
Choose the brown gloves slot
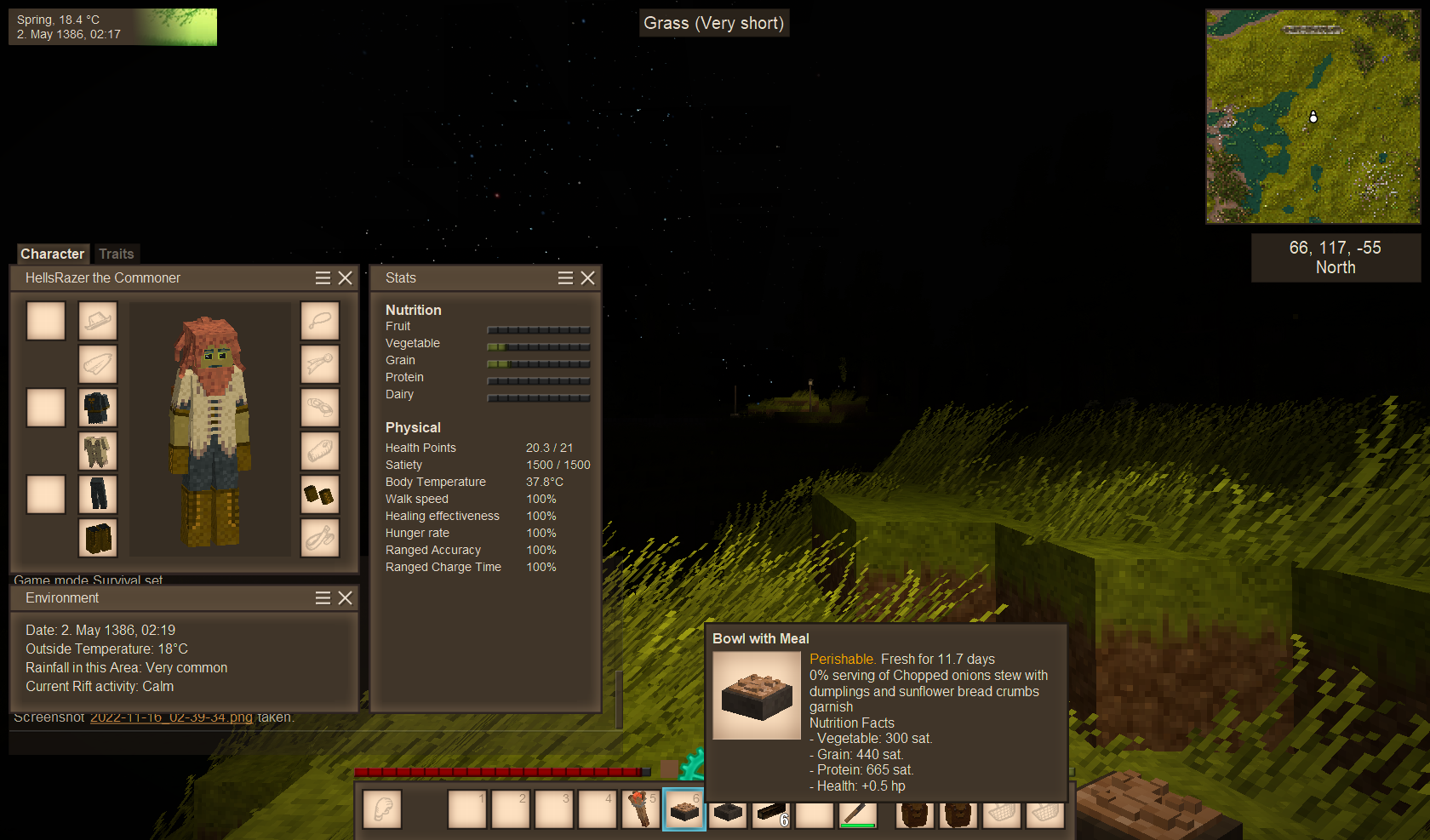click(320, 494)
